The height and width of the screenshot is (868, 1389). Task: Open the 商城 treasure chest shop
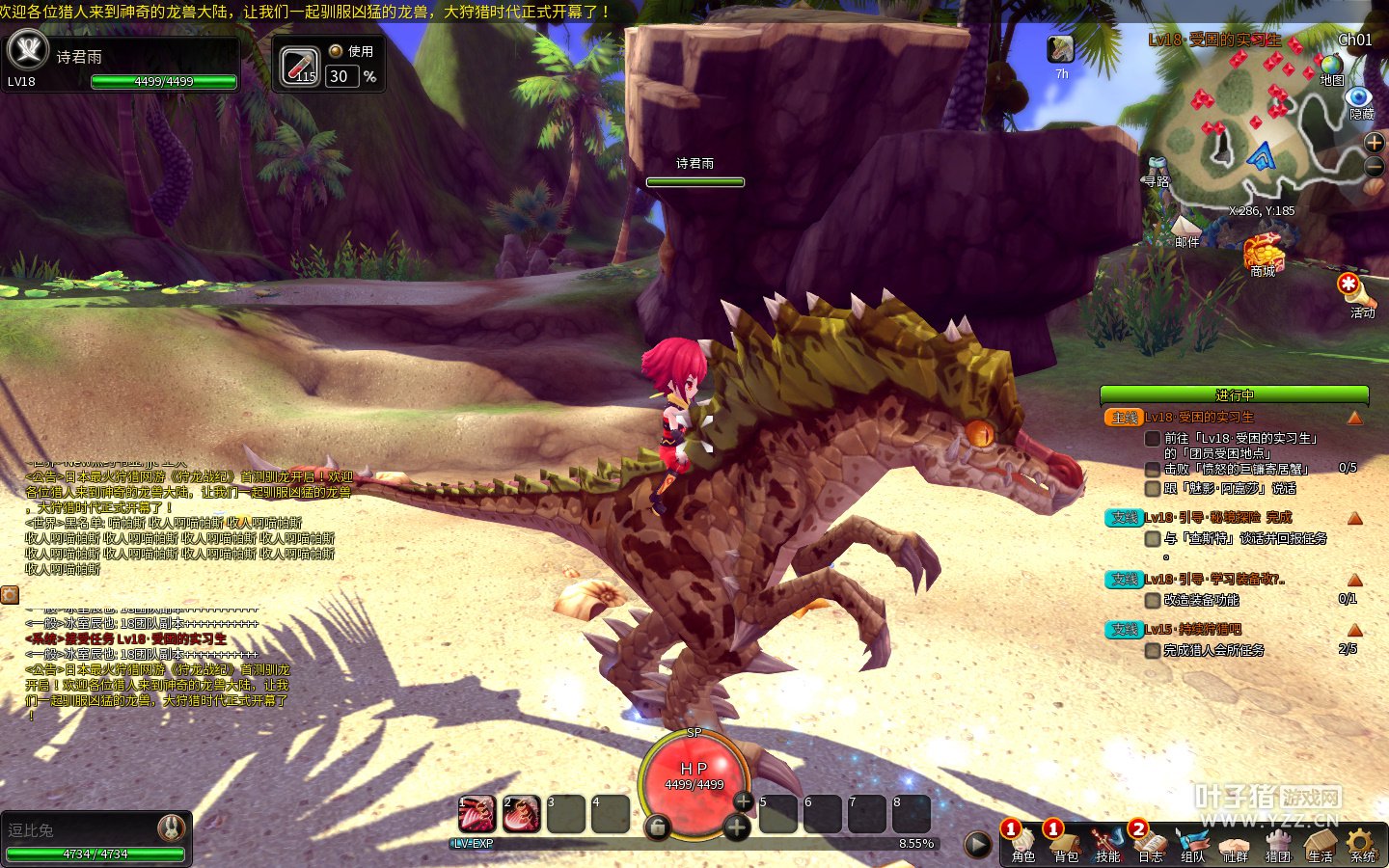coord(1263,253)
